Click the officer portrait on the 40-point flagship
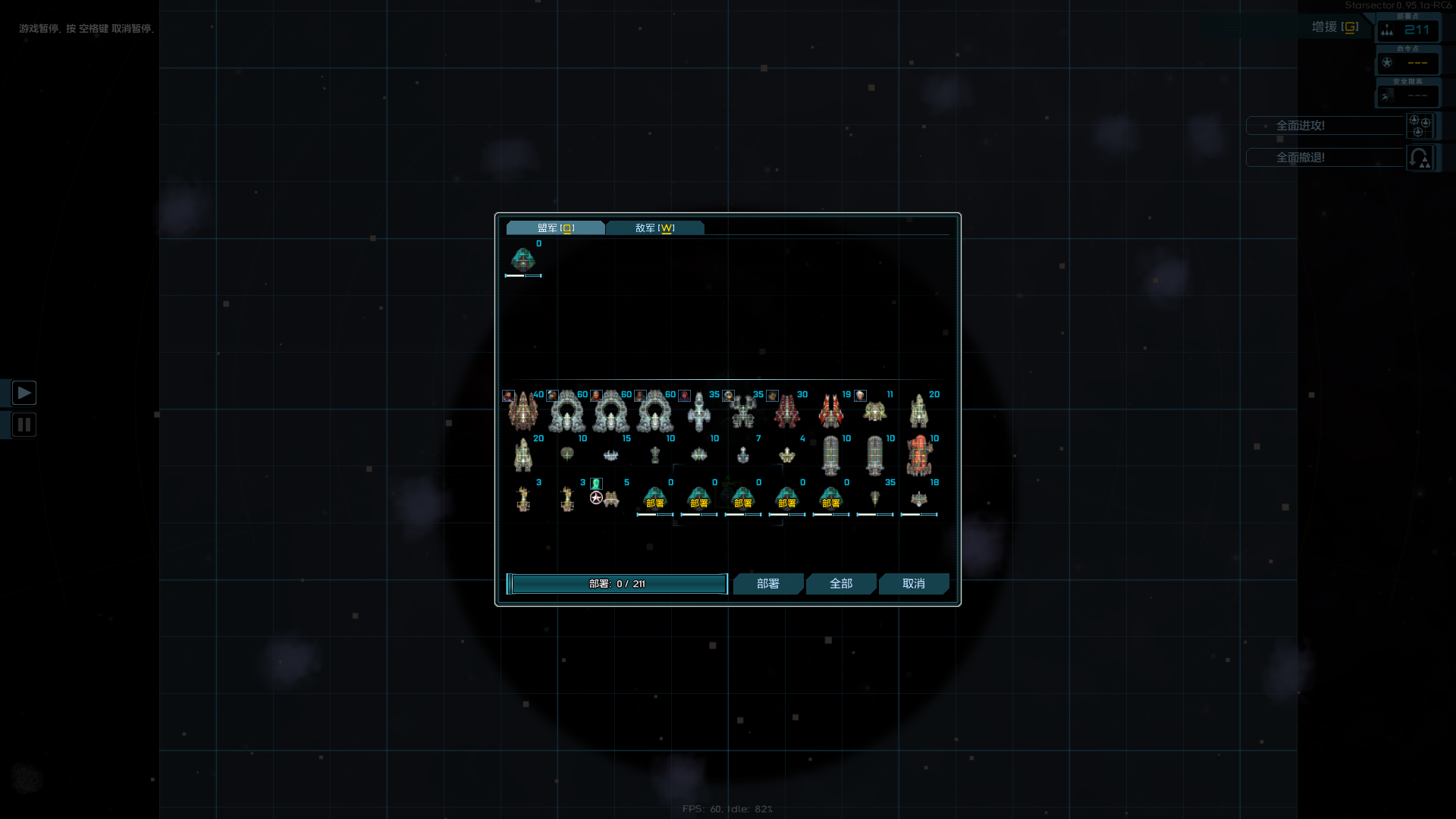Screen dimensions: 1456x819 509,396
